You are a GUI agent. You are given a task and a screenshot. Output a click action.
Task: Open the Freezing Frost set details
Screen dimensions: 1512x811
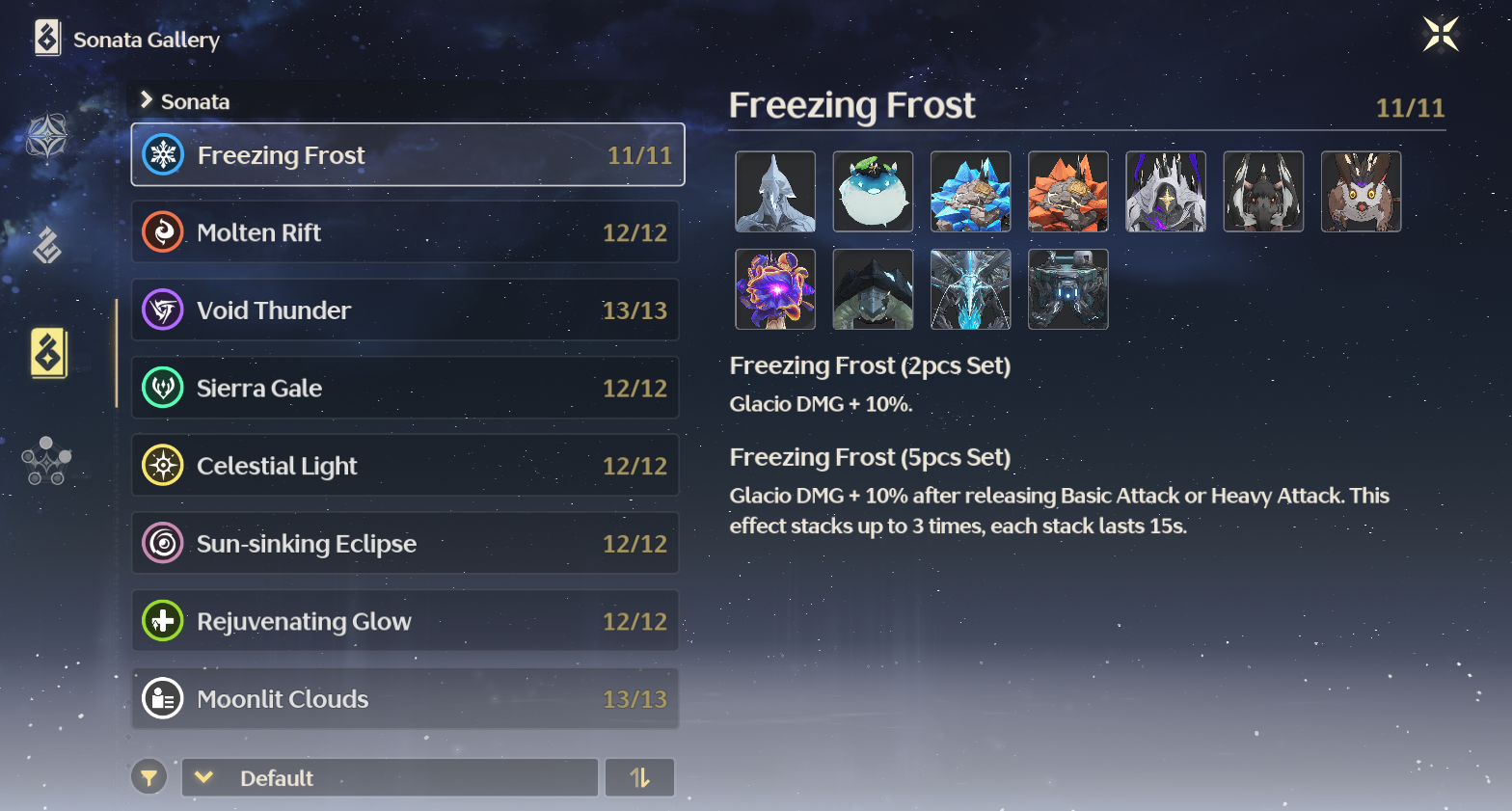point(405,154)
